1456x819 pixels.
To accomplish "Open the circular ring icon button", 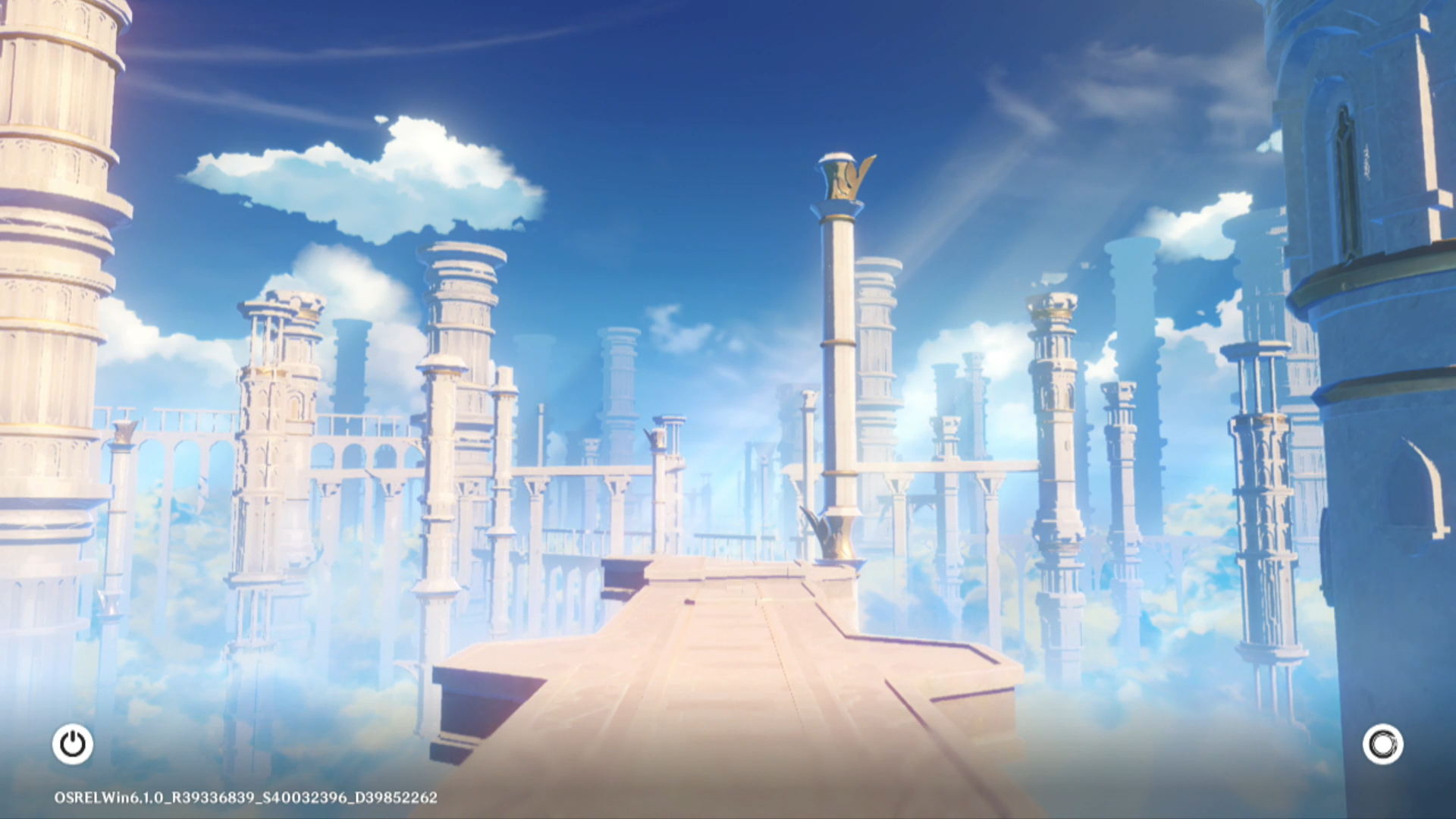I will (x=1382, y=744).
